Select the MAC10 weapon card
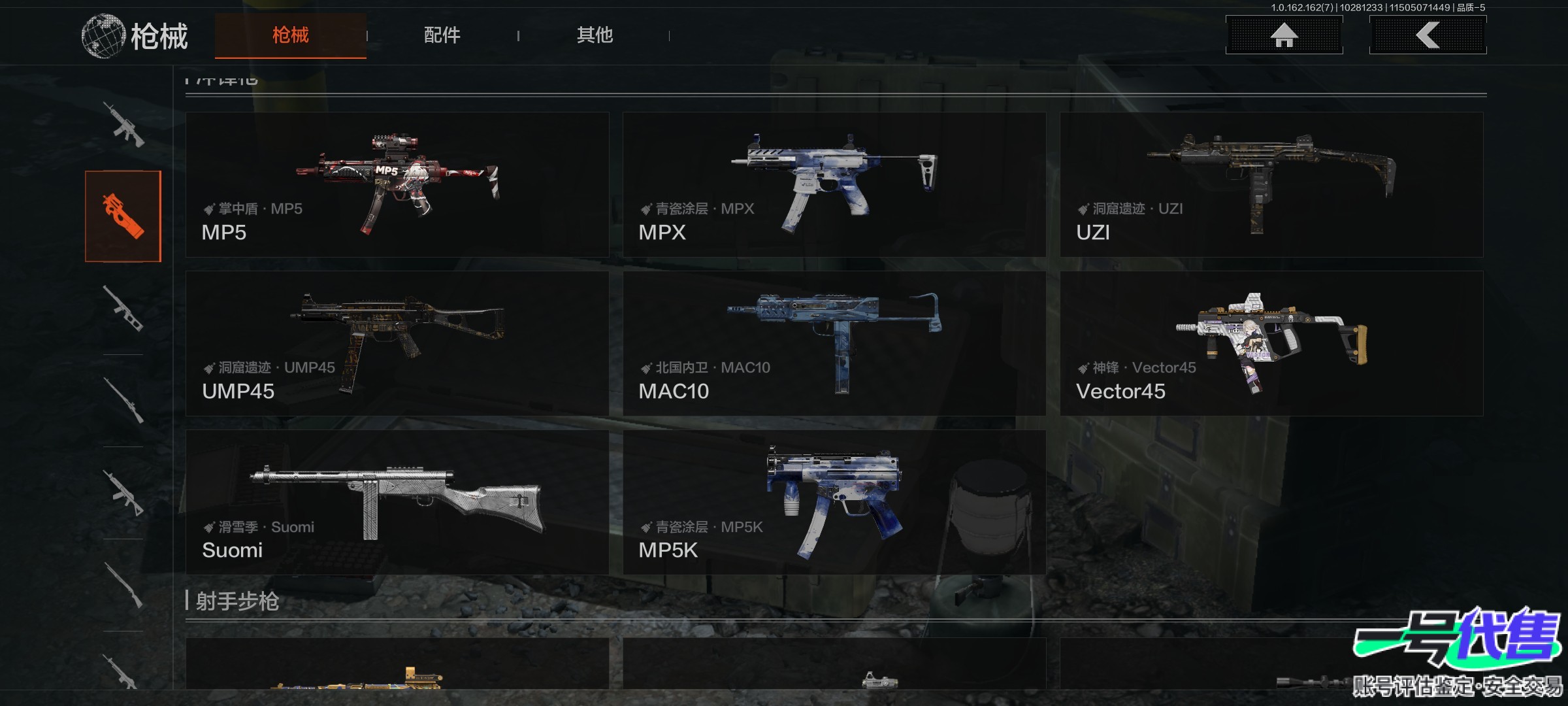This screenshot has height=706, width=1568. click(x=834, y=343)
